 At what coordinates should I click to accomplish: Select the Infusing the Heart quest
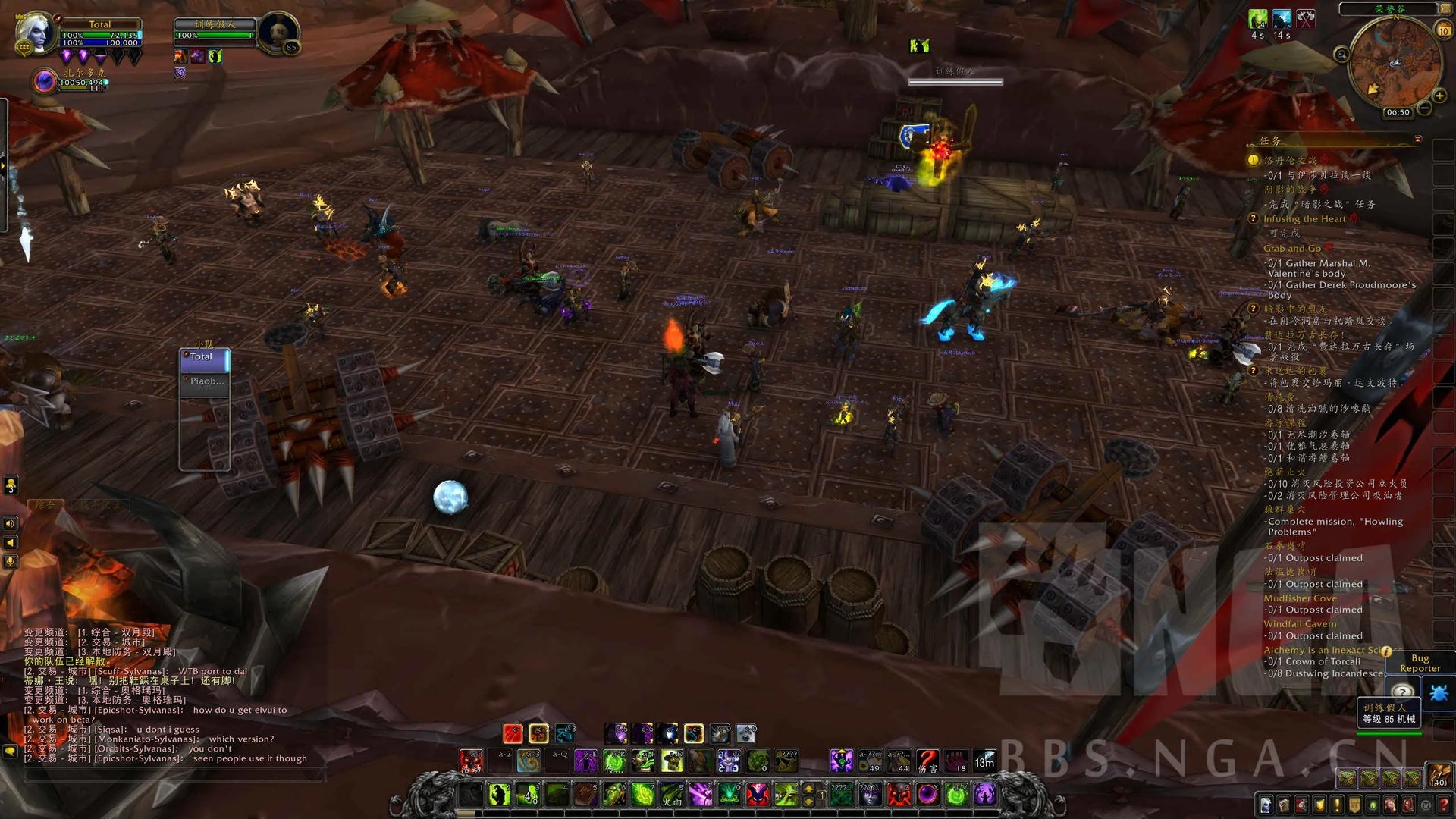(1304, 219)
